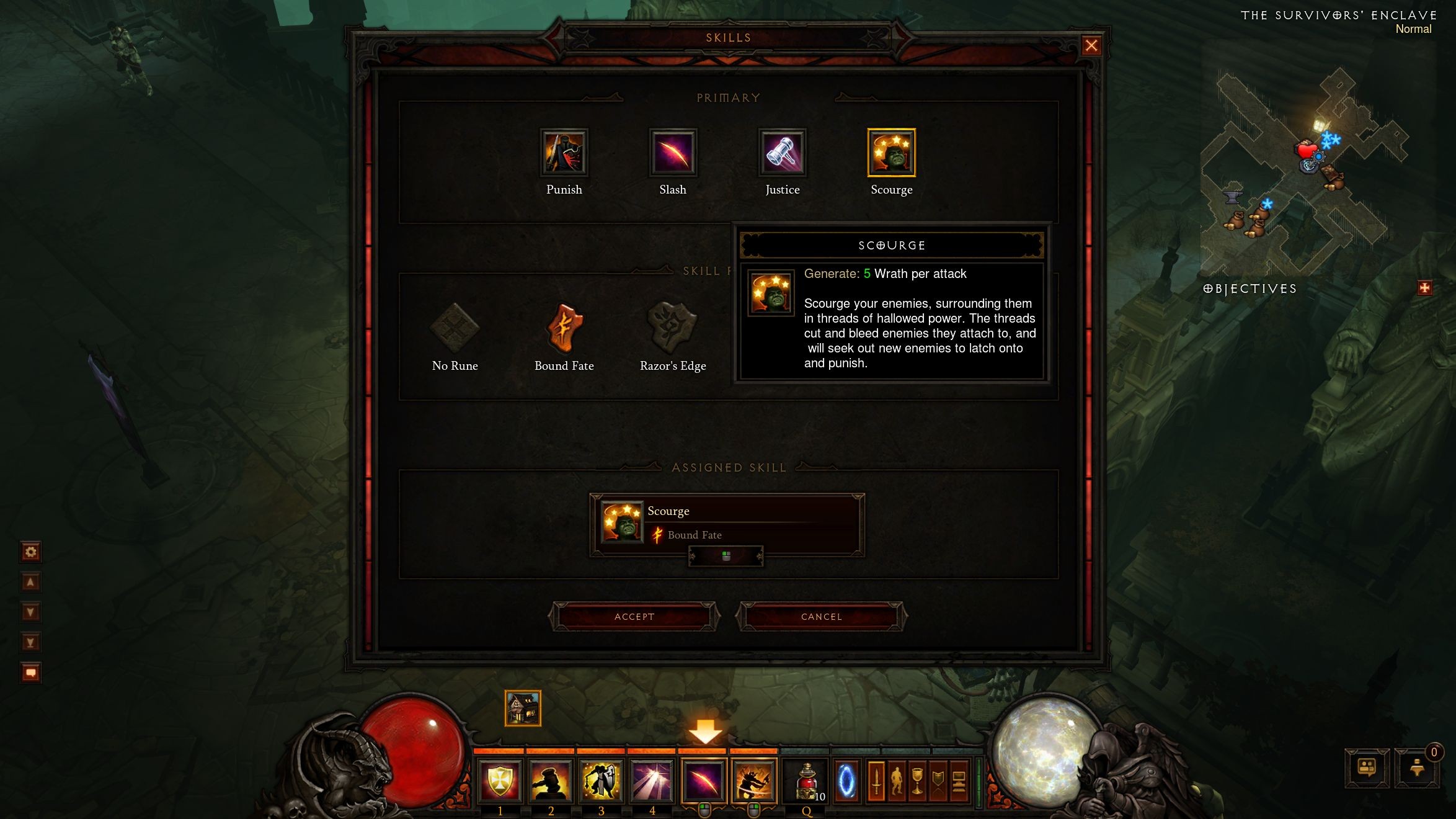Image resolution: width=1456 pixels, height=819 pixels.
Task: Choose the No Rune option
Action: click(x=455, y=328)
